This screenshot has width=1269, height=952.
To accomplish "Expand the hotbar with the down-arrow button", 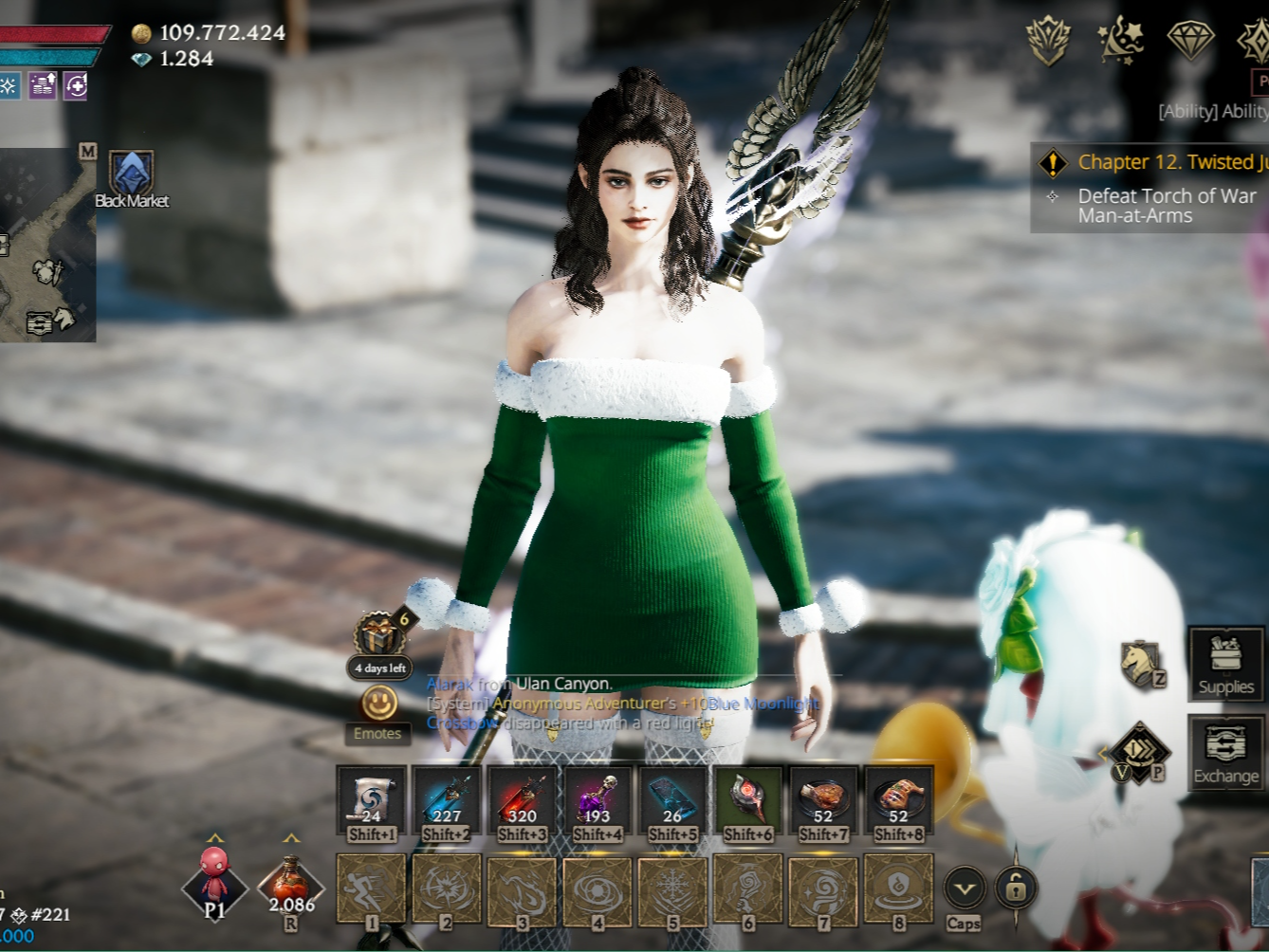I will [x=965, y=888].
